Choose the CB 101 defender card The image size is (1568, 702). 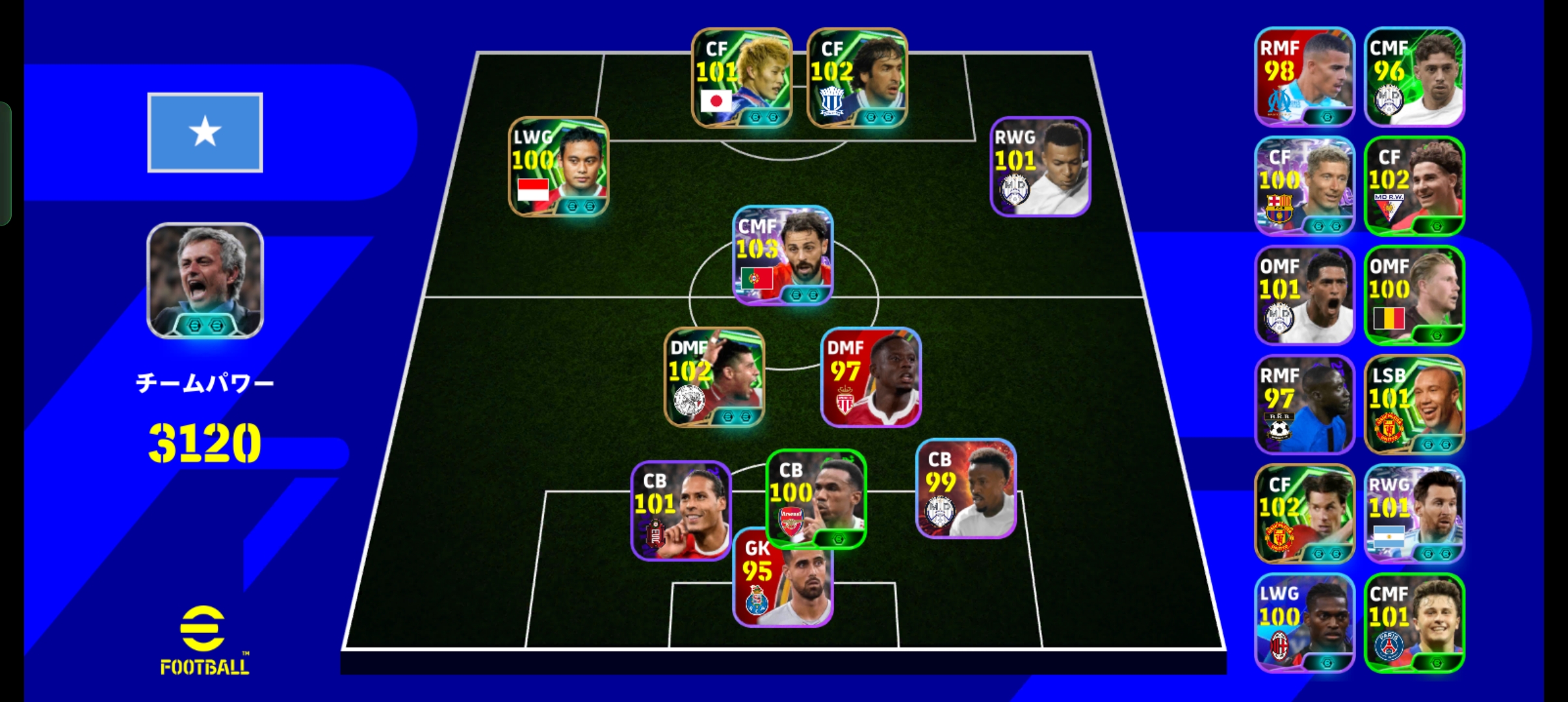(681, 511)
